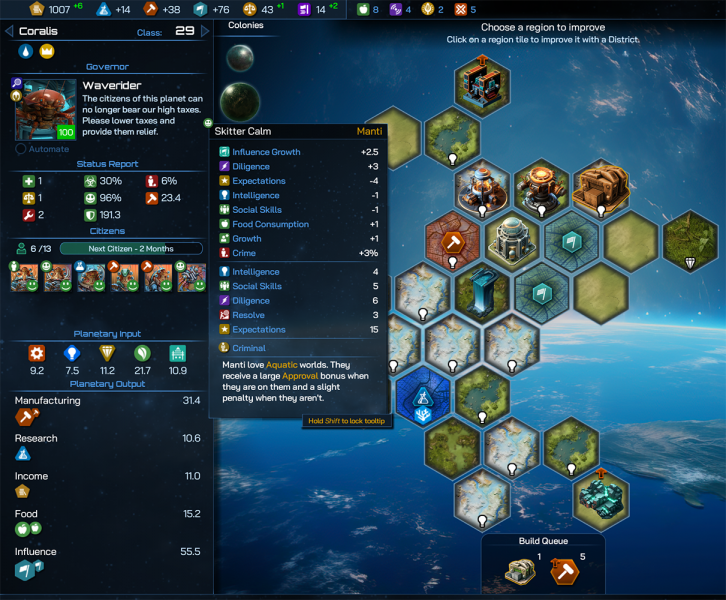Select the bronze crate warehouse building tile
This screenshot has height=600, width=726.
coord(601,187)
